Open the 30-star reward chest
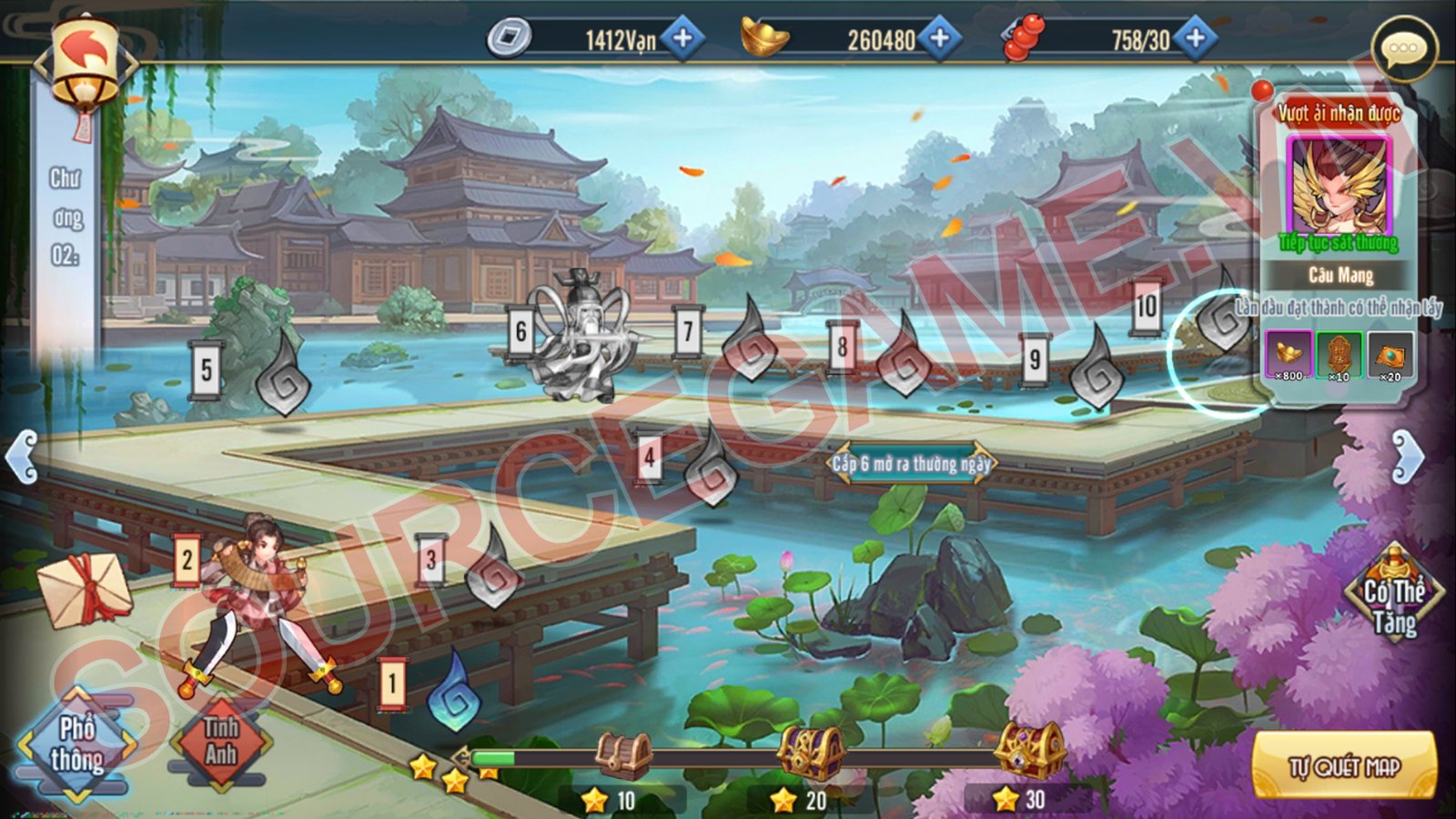The image size is (1456, 819). tap(1028, 750)
